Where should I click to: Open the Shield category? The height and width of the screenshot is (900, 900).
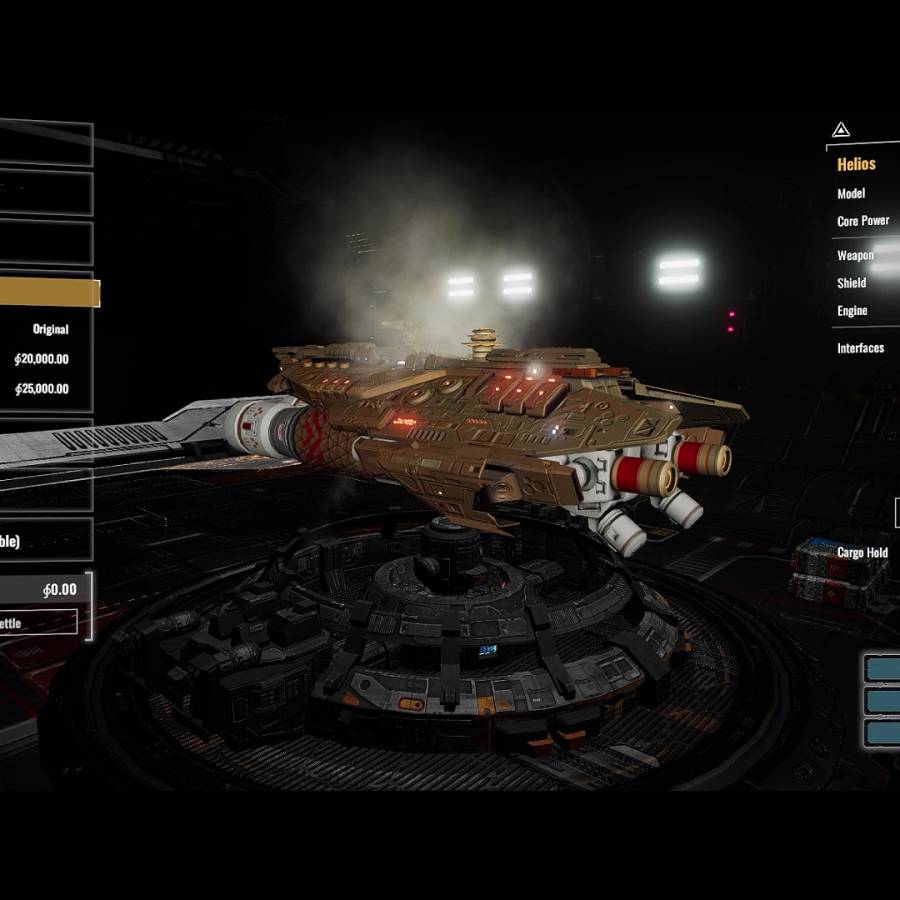click(852, 283)
